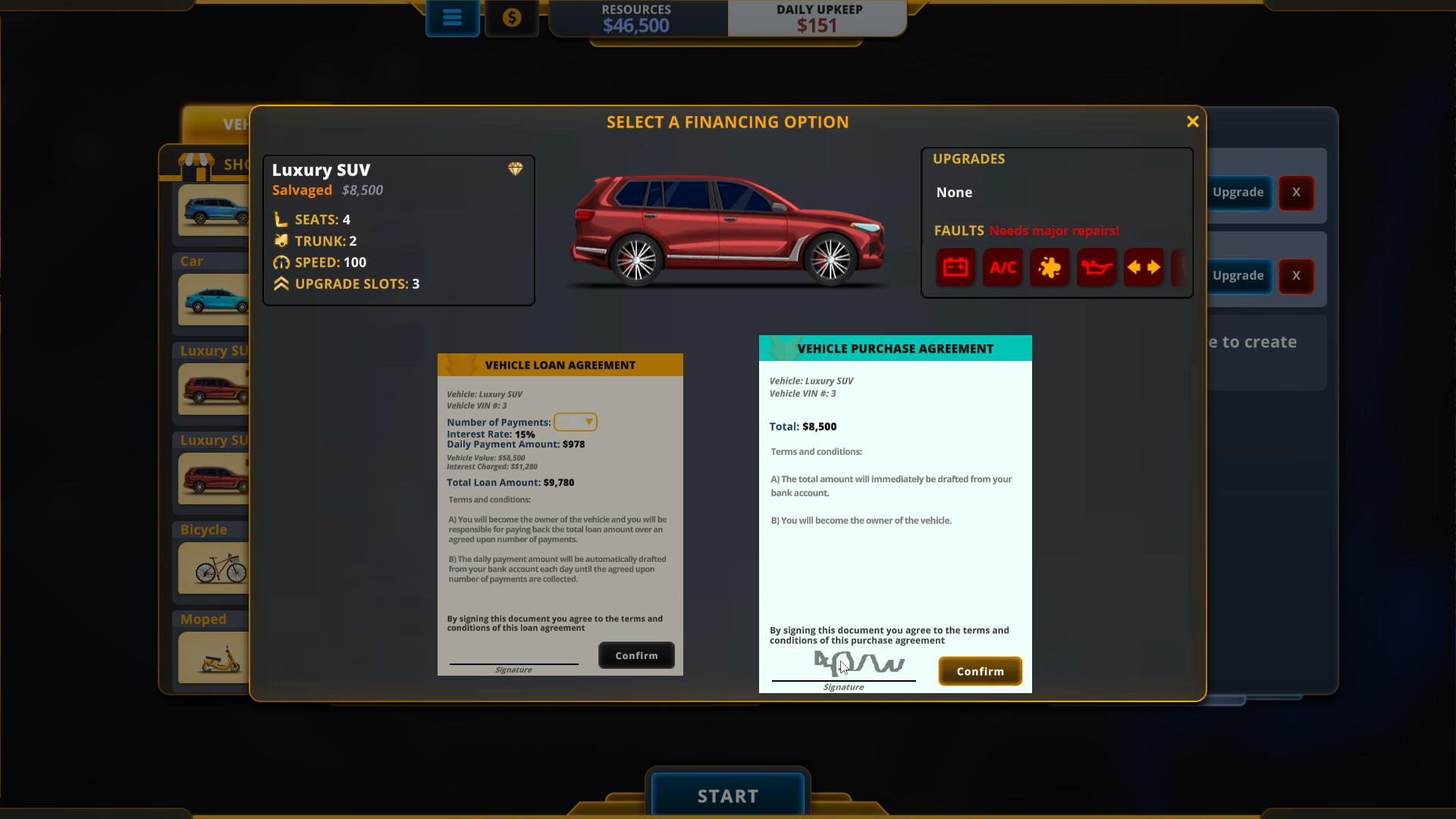View the Daily Upkeep panel
This screenshot has height=819, width=1456.
click(816, 18)
